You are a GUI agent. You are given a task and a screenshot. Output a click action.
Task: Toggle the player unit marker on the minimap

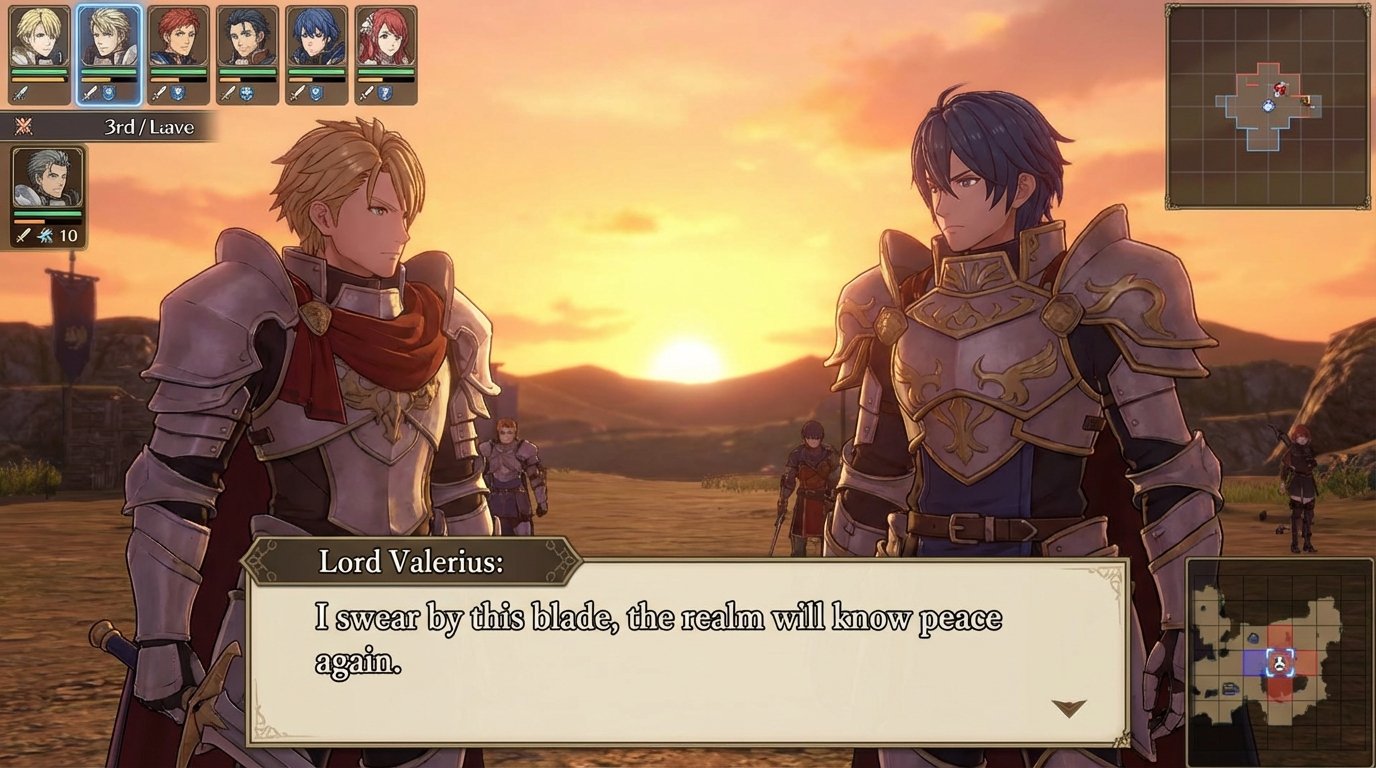coord(1268,106)
